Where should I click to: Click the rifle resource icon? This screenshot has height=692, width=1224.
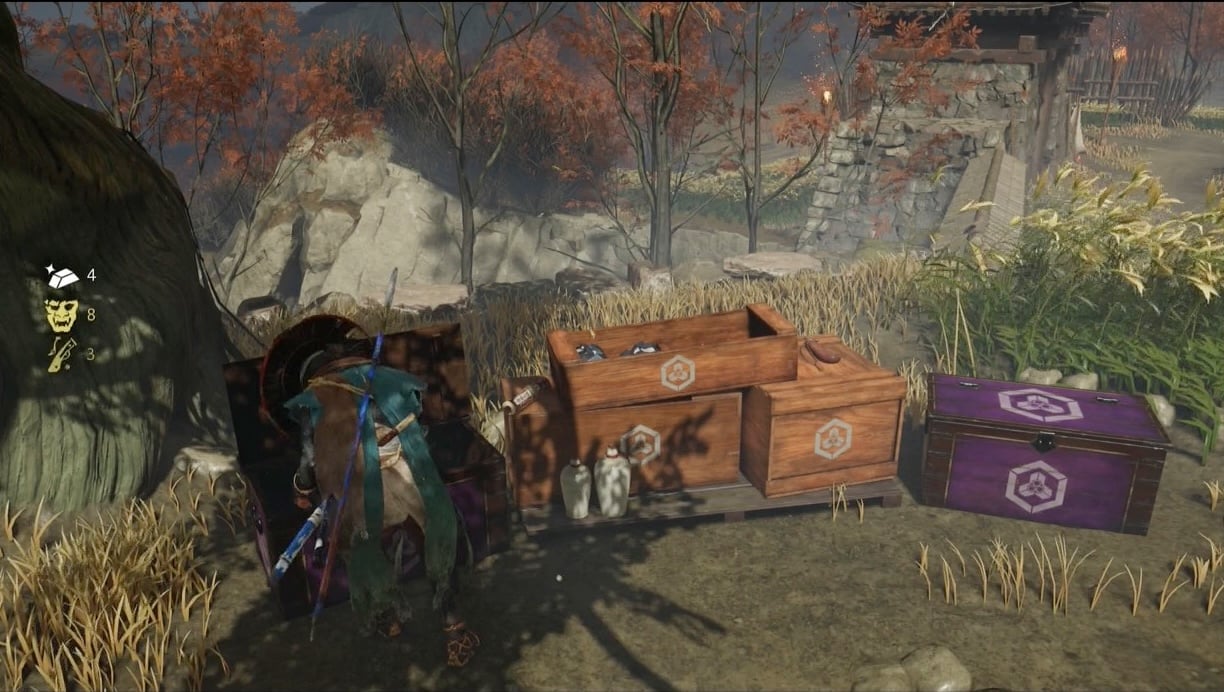click(x=61, y=354)
